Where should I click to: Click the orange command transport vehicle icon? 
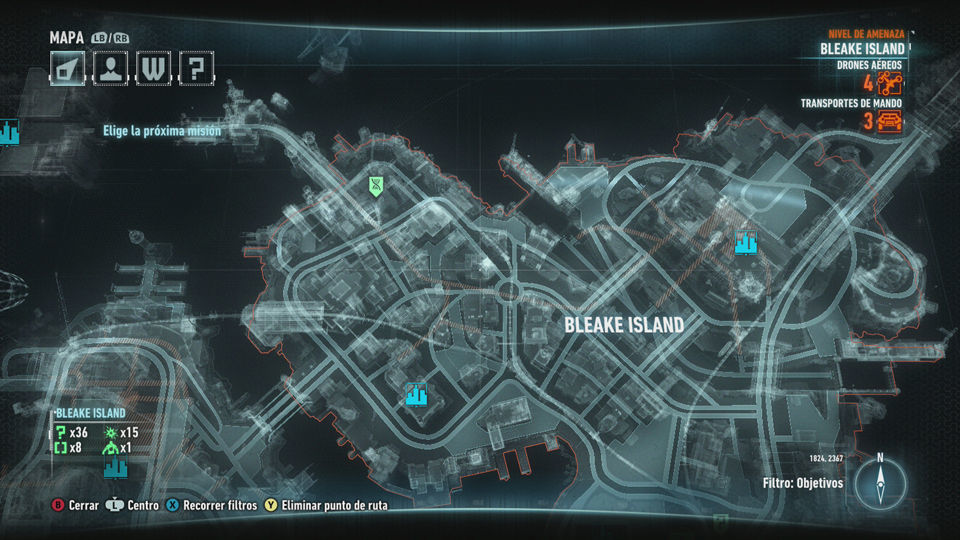pos(889,122)
